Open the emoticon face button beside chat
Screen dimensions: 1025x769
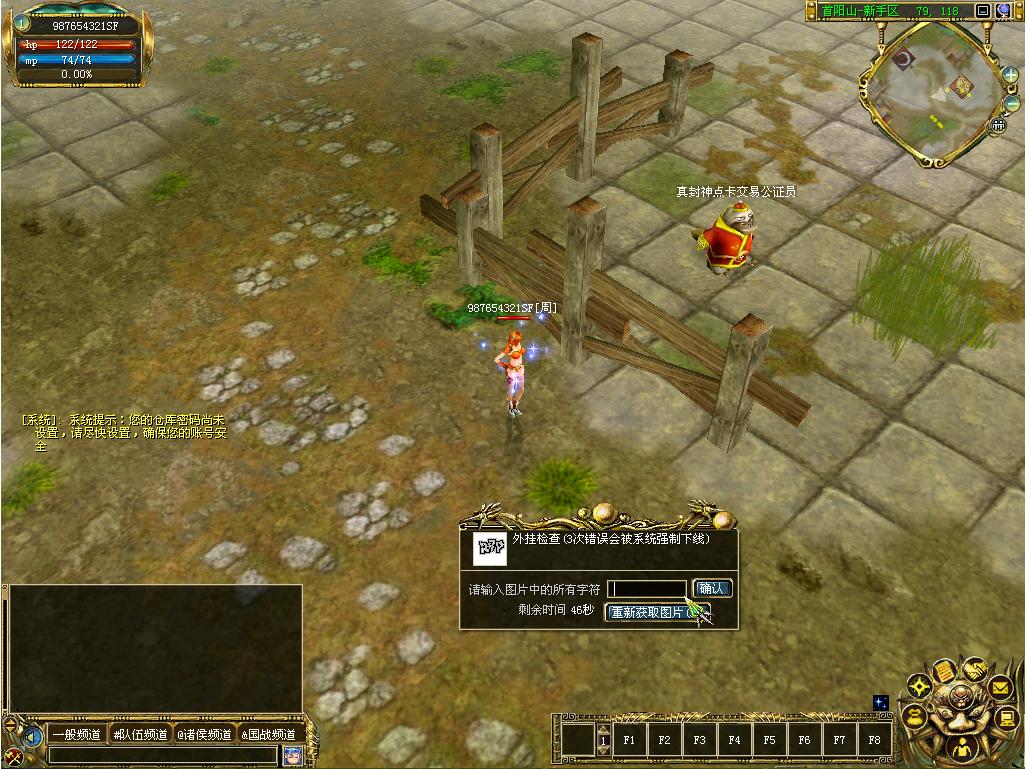click(292, 755)
